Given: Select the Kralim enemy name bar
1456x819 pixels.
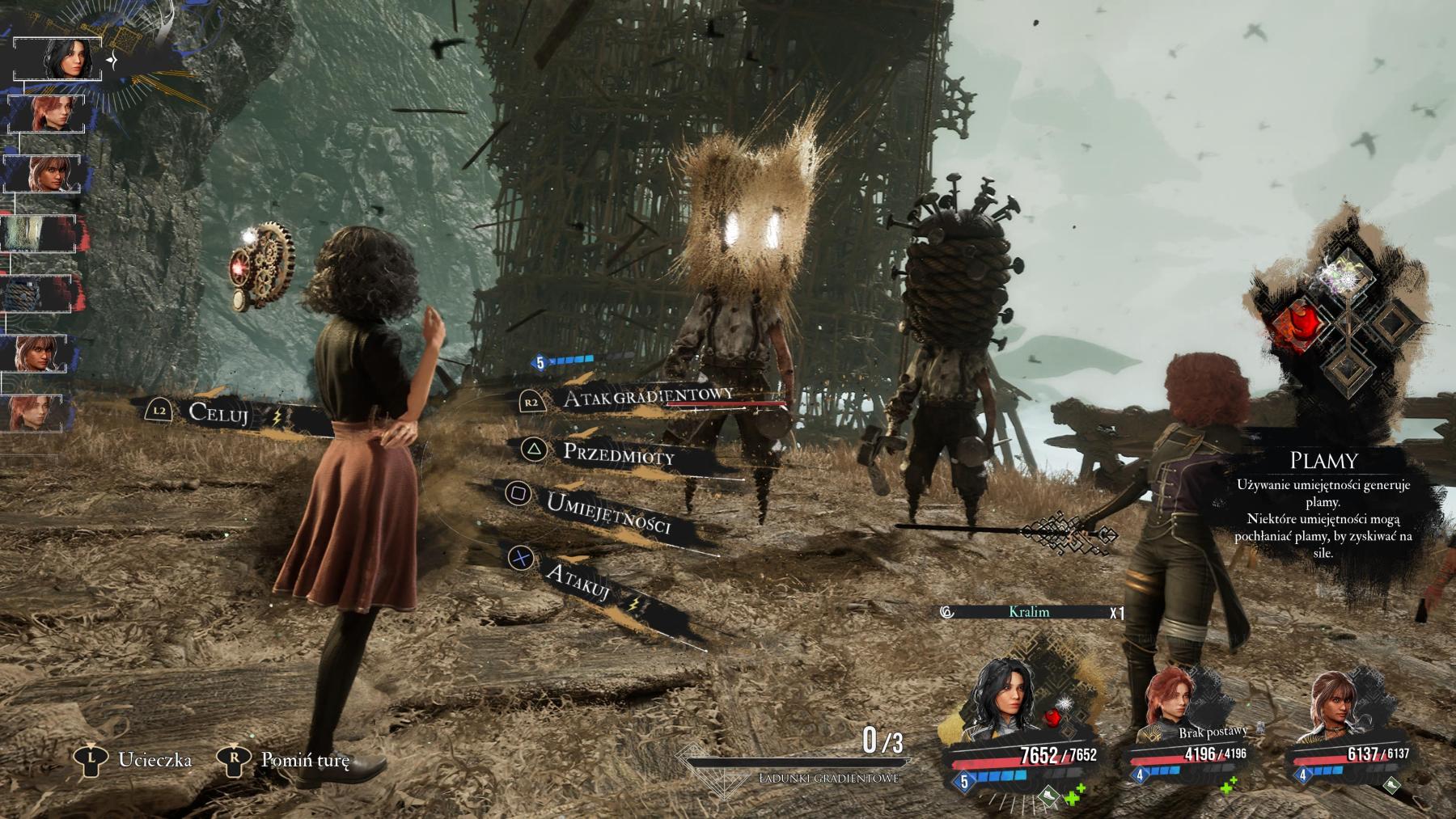Looking at the screenshot, I should pos(1029,612).
